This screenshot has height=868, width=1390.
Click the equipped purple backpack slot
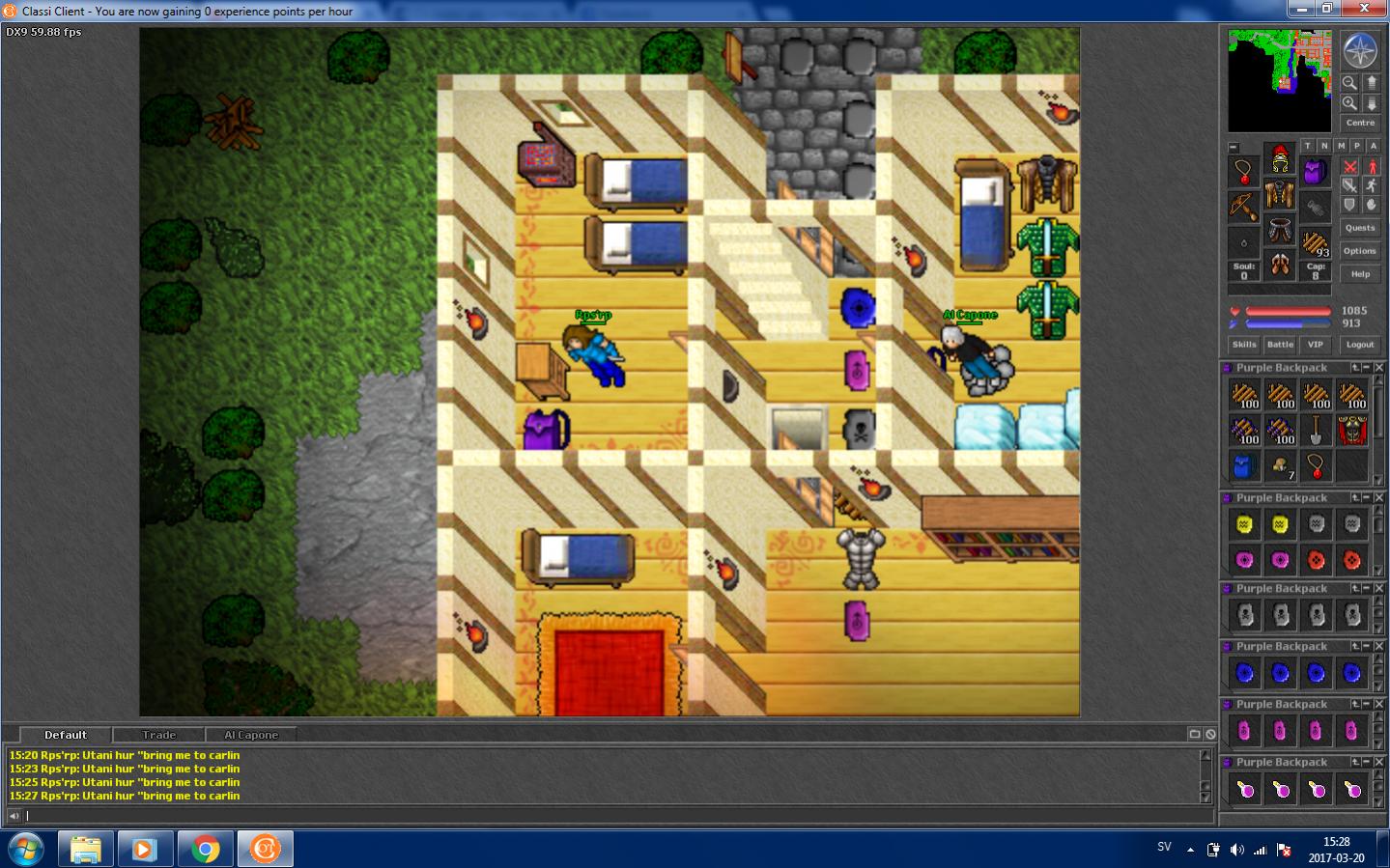1315,173
